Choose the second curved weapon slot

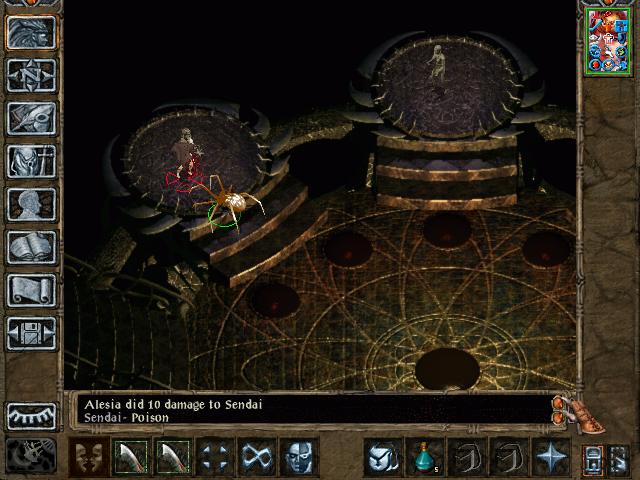173,458
